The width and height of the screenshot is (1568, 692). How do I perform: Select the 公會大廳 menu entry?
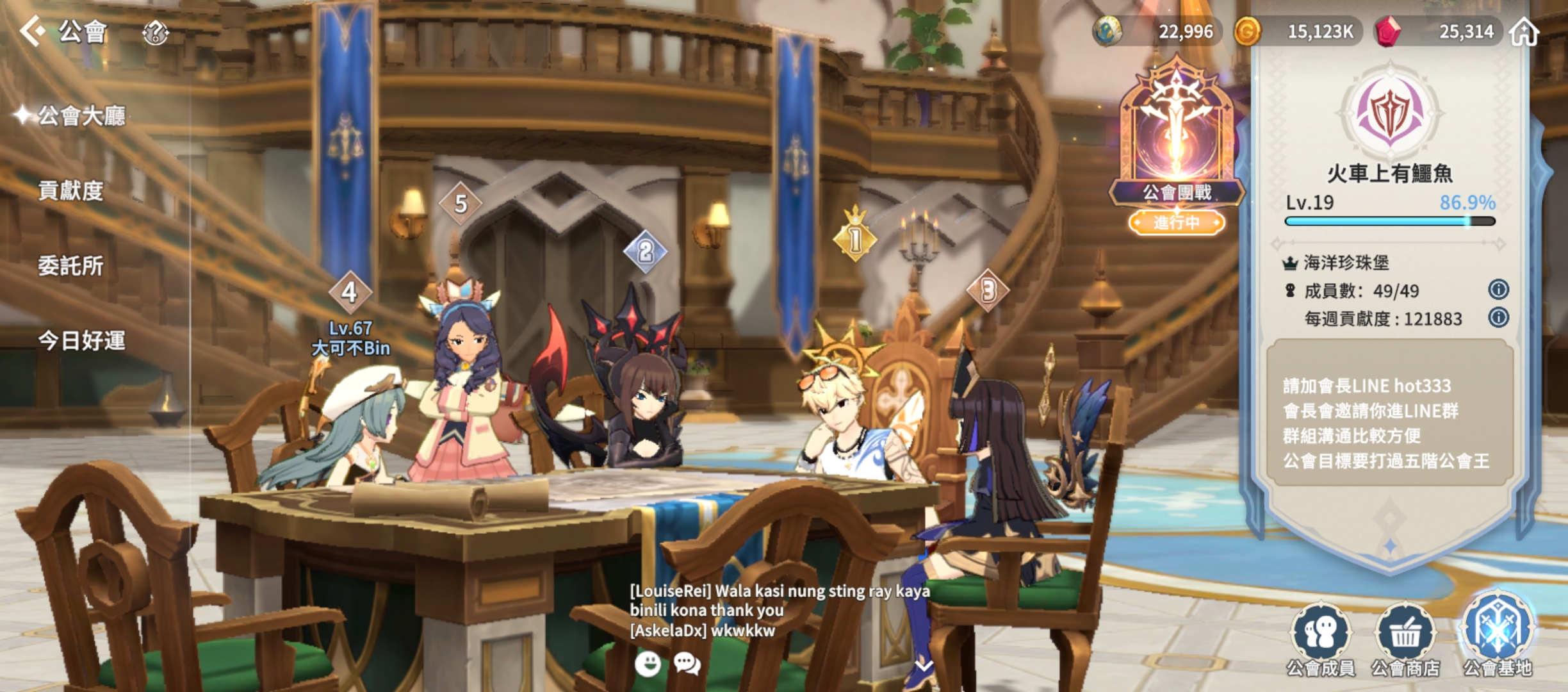pos(81,116)
